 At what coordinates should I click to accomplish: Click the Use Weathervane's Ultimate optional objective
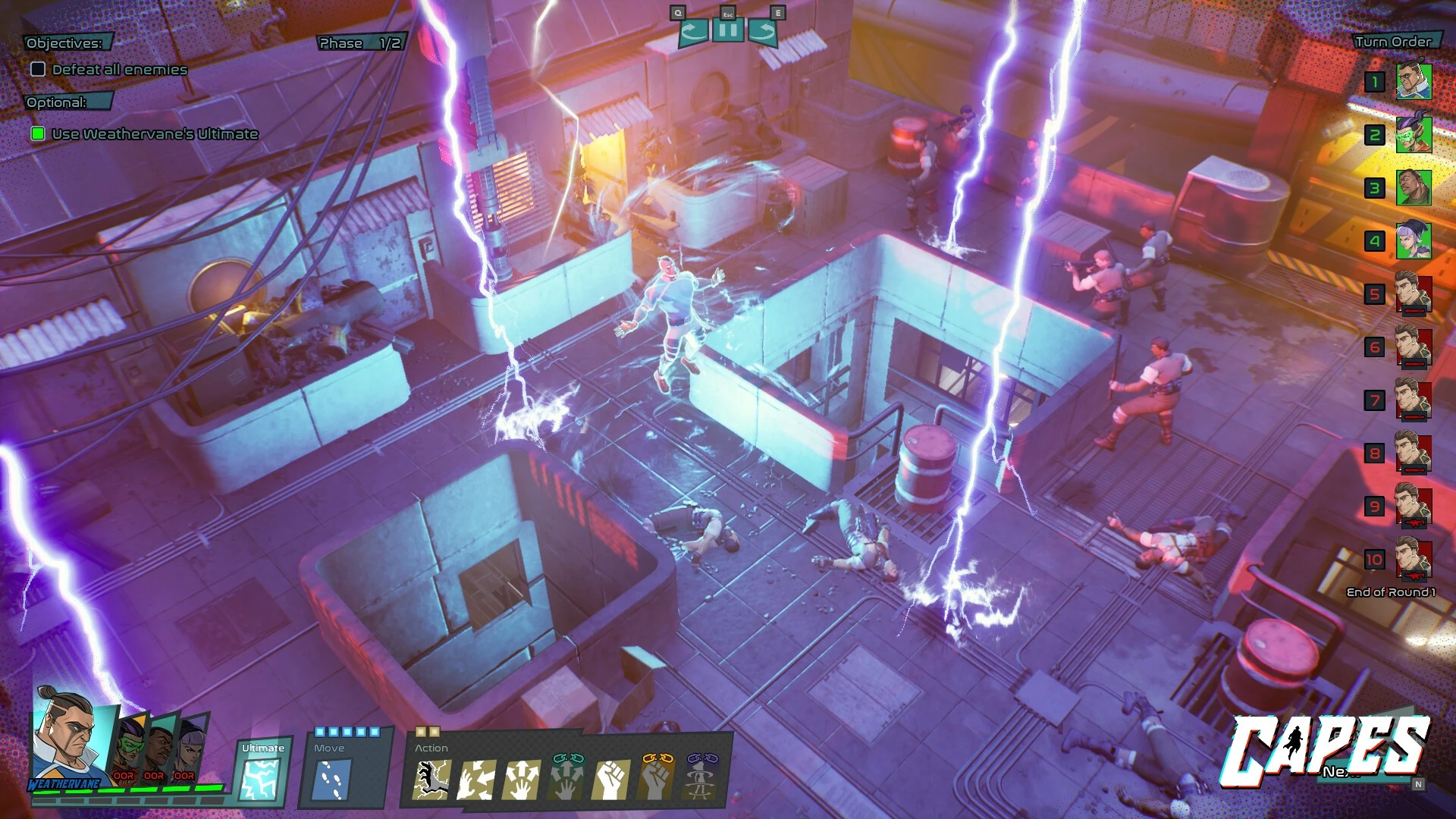(155, 134)
